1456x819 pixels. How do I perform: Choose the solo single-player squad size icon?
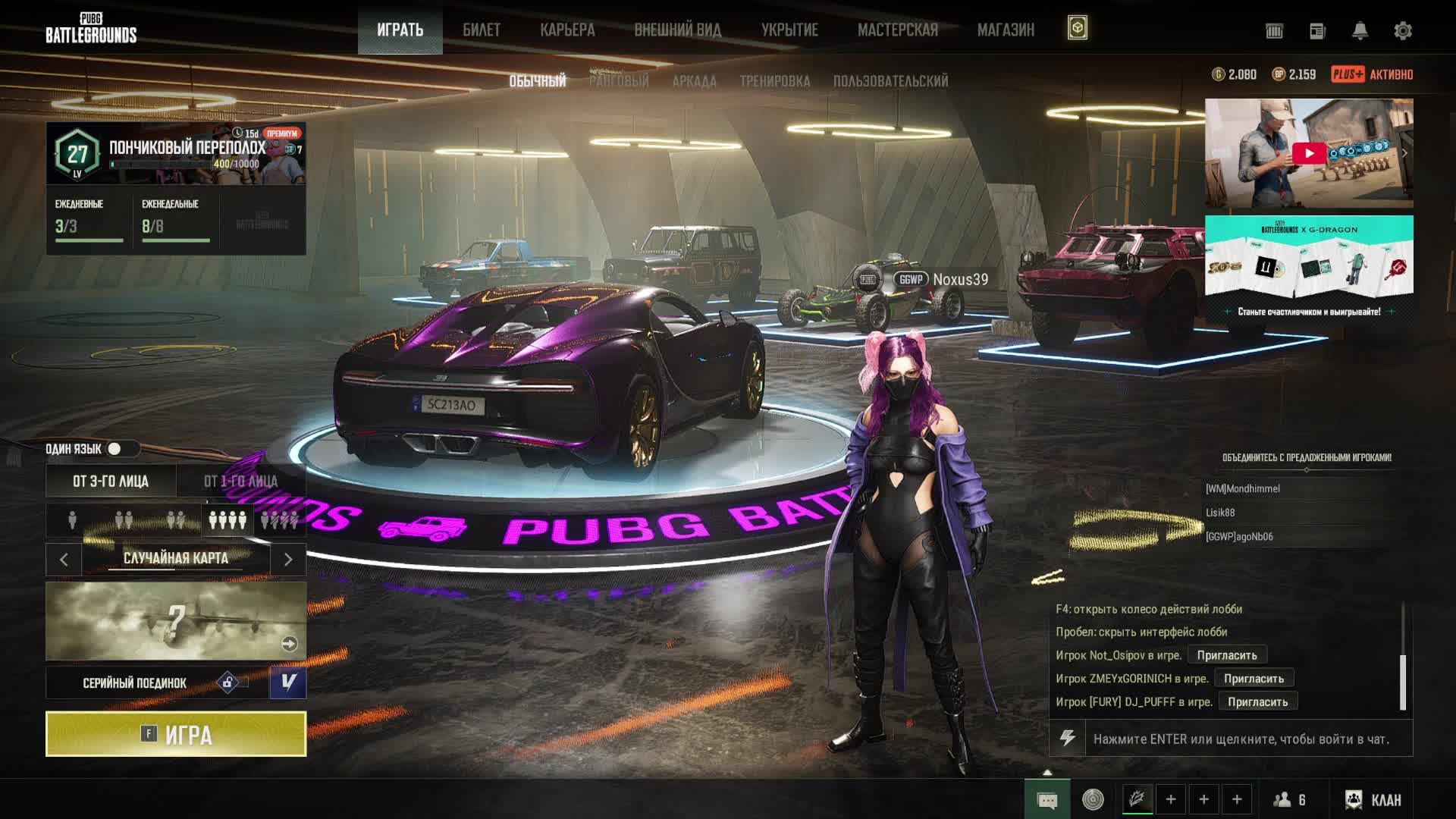point(73,520)
